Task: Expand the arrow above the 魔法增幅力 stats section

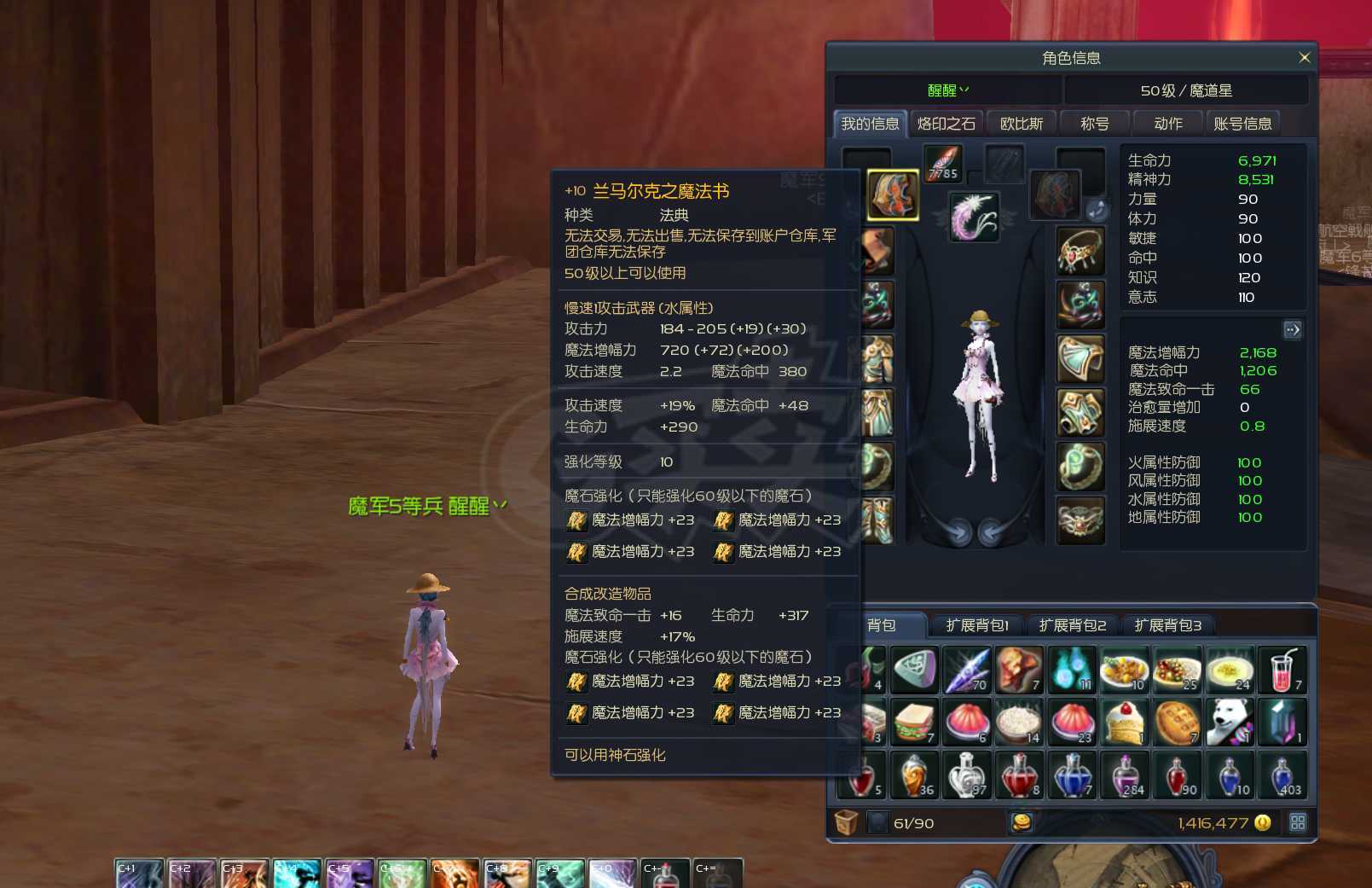Action: 1293,329
